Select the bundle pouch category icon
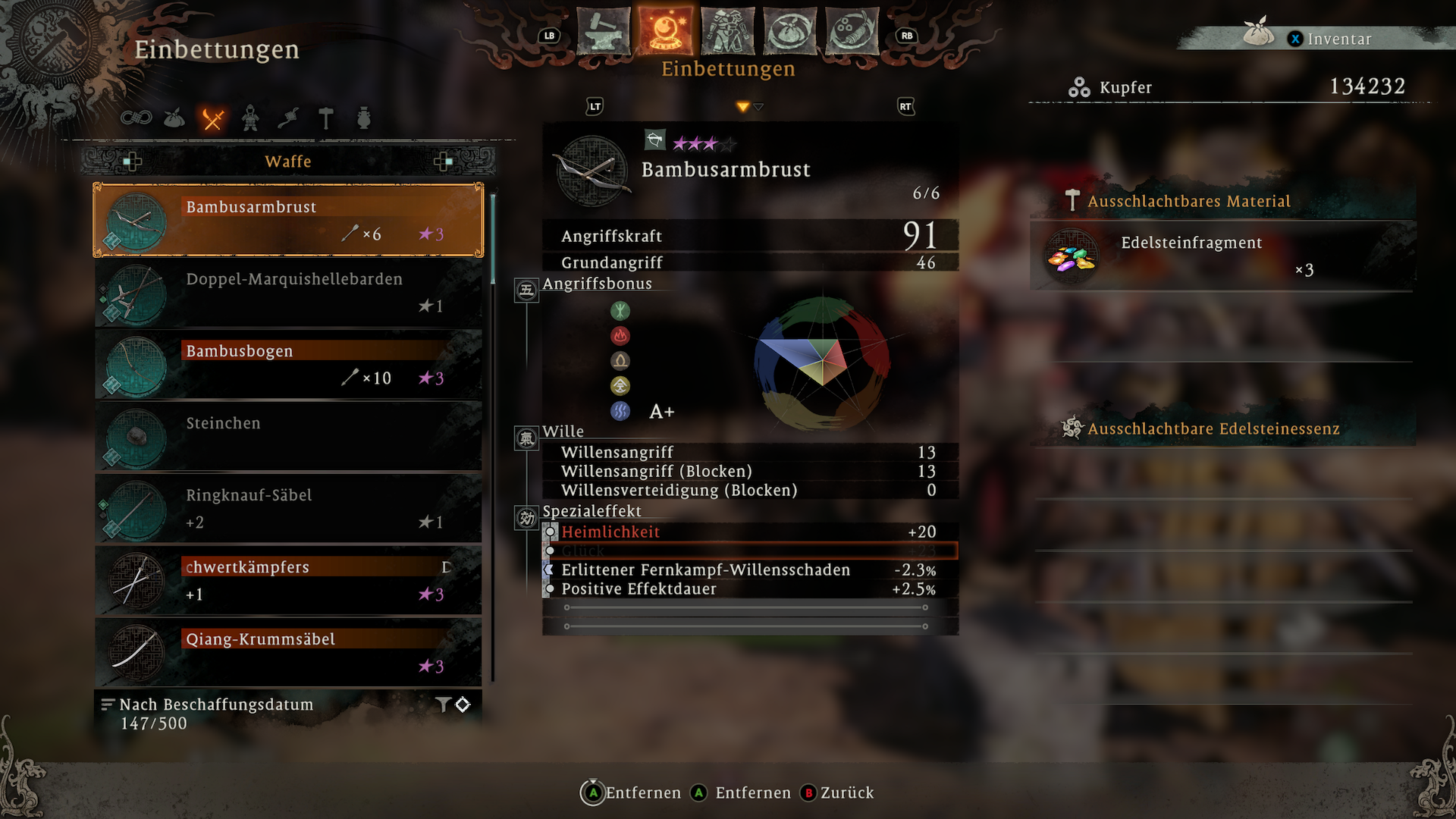The image size is (1456, 819). (x=174, y=118)
